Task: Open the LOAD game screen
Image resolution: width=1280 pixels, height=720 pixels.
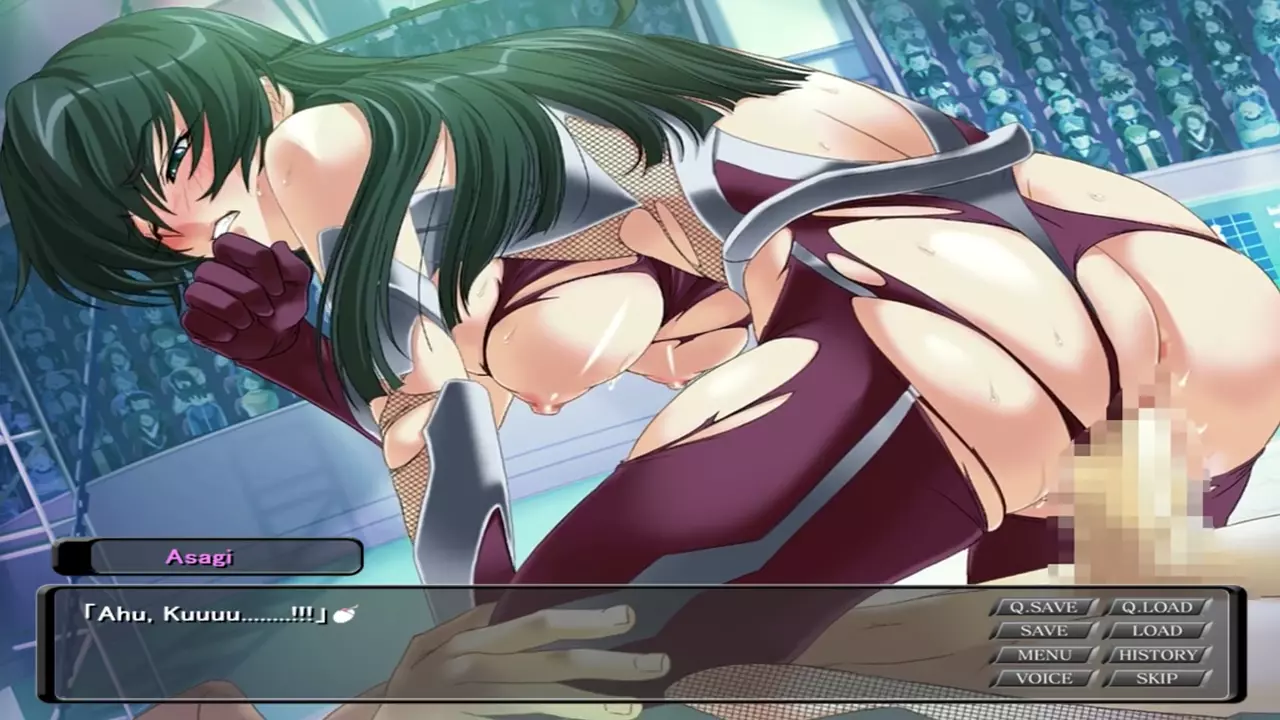Action: pos(1156,631)
